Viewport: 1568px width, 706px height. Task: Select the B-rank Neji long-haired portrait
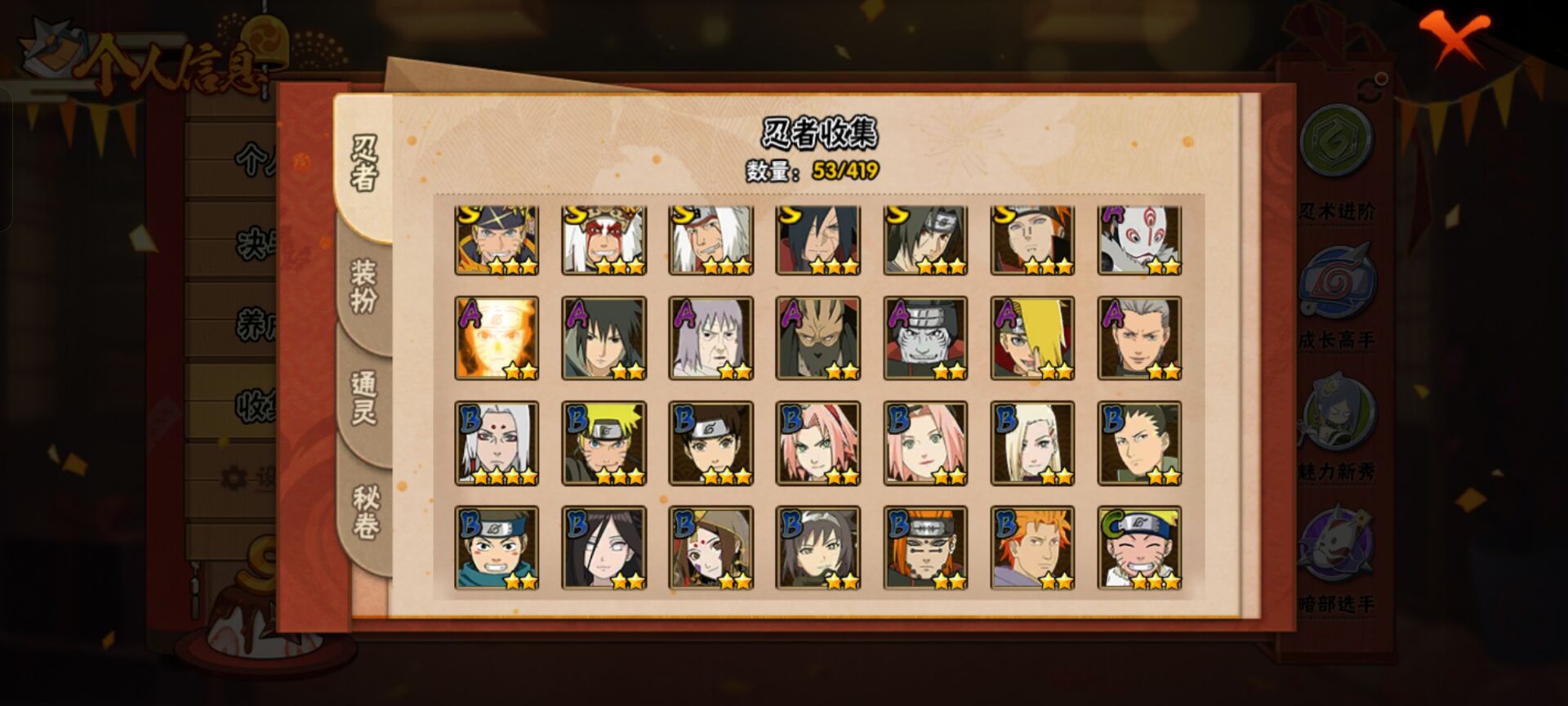coord(604,547)
